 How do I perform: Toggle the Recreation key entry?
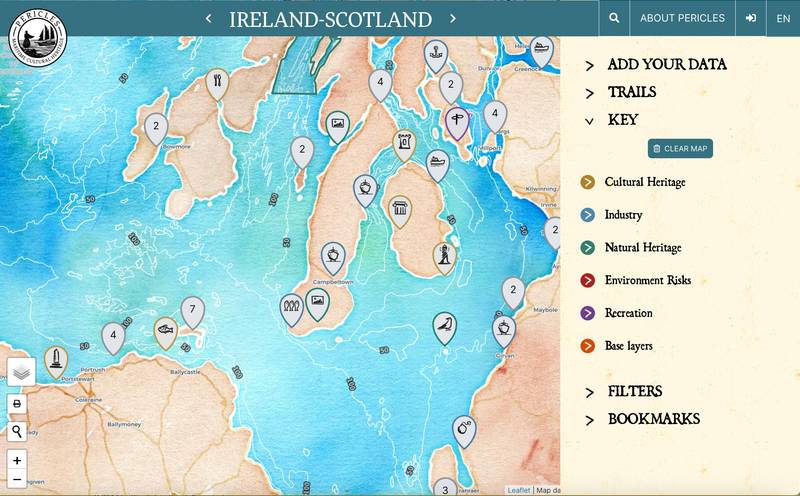(628, 314)
